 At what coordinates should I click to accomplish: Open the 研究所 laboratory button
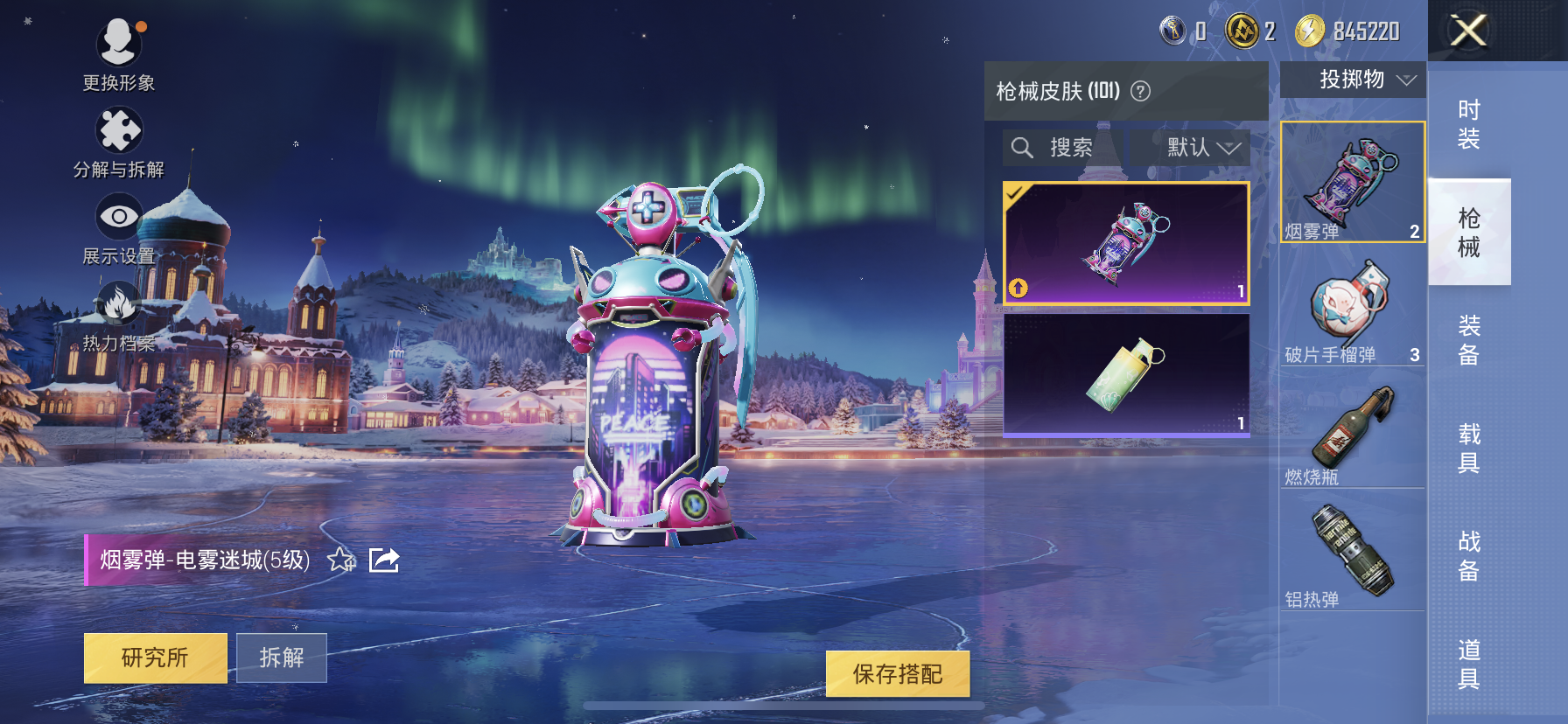[155, 658]
